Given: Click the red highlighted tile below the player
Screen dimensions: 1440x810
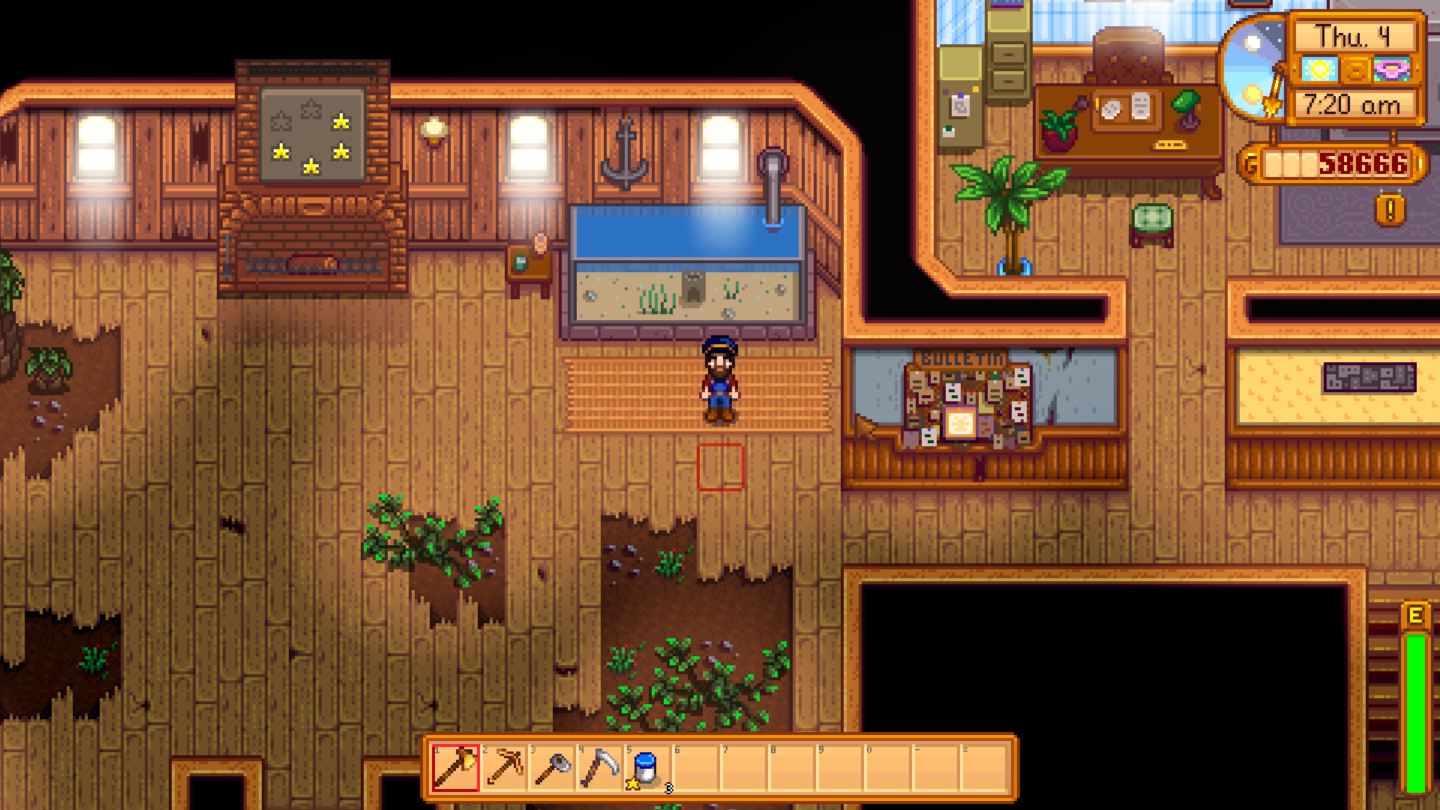Looking at the screenshot, I should pyautogui.click(x=720, y=468).
